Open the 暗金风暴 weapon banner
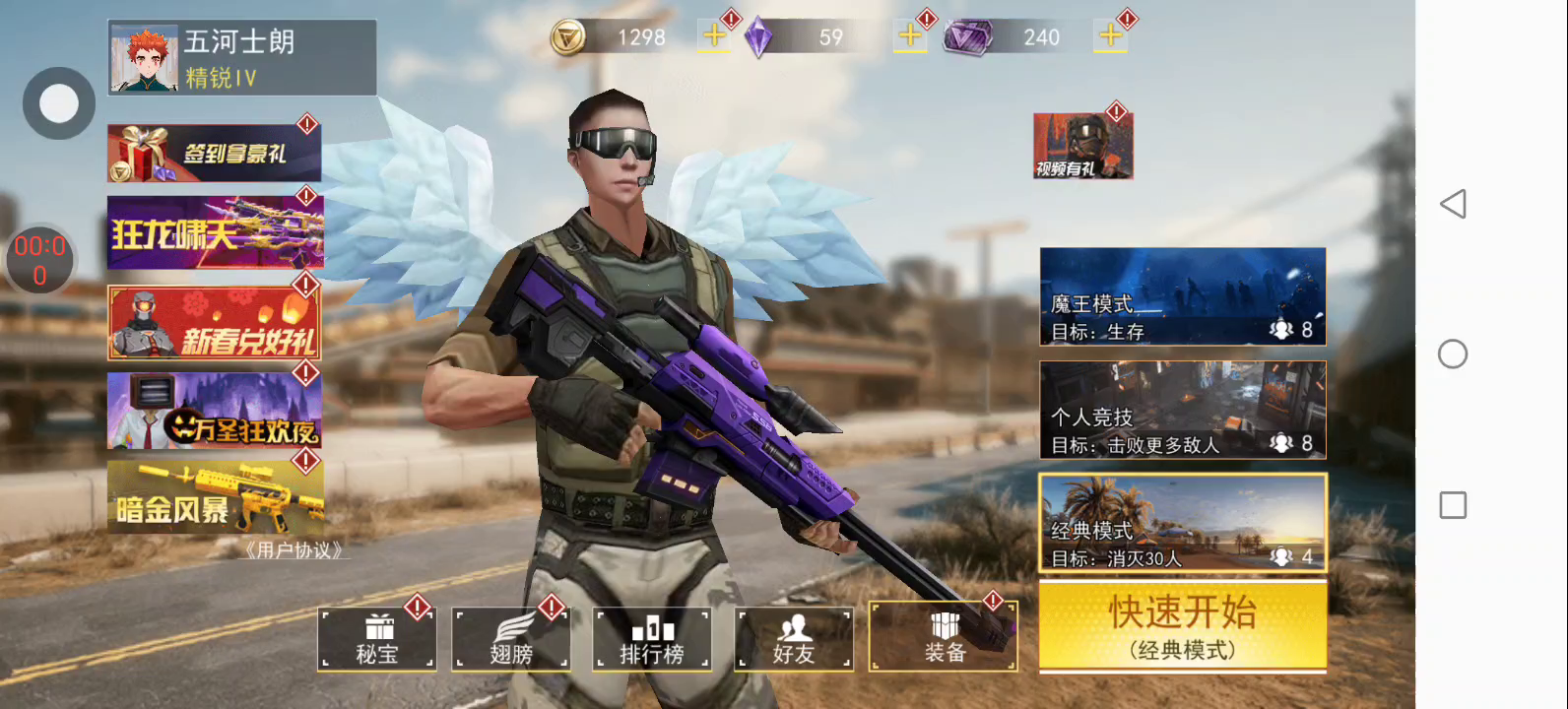Screen dimensions: 1568x709 click(214, 497)
